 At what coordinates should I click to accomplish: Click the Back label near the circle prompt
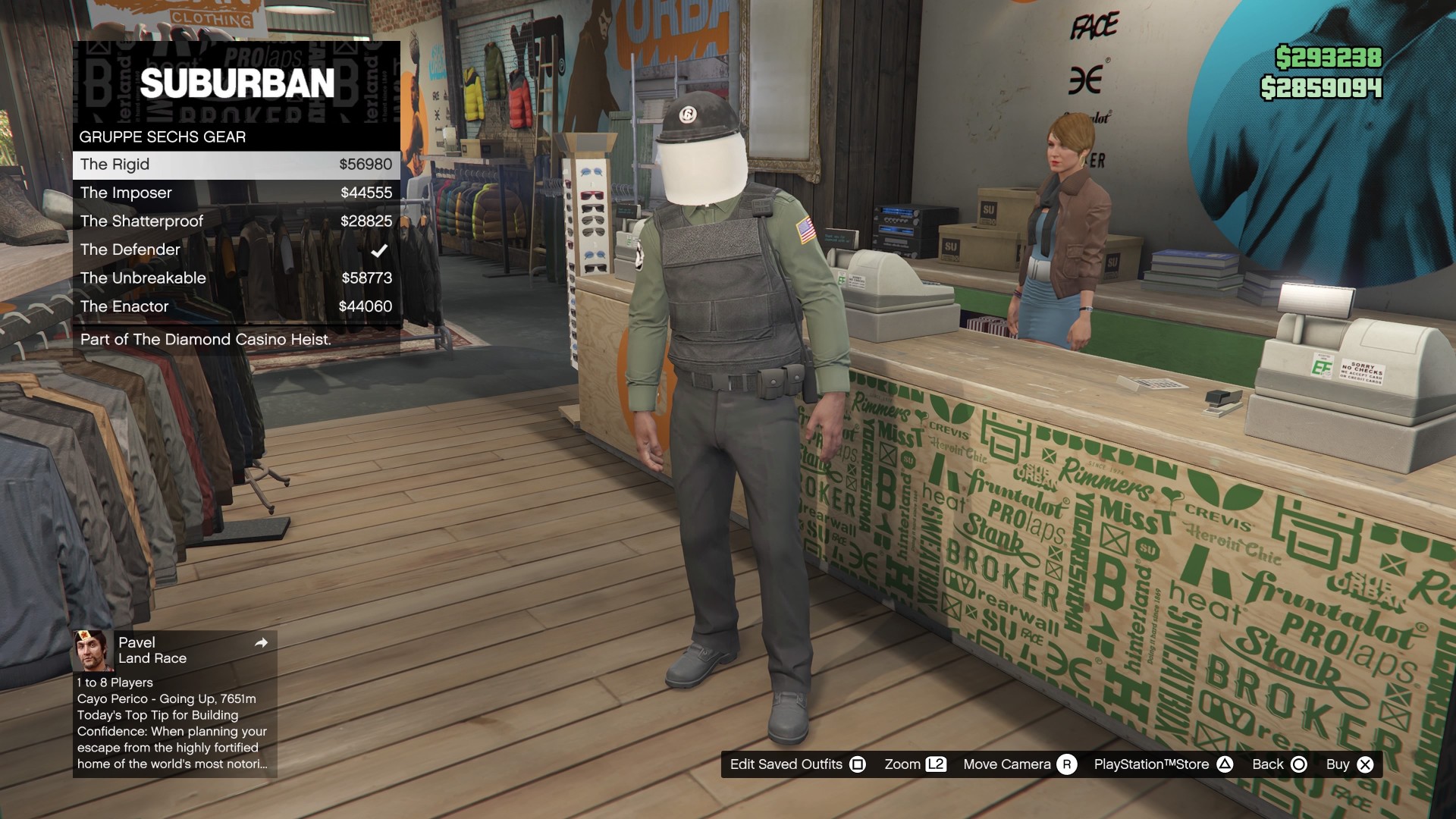click(x=1267, y=764)
